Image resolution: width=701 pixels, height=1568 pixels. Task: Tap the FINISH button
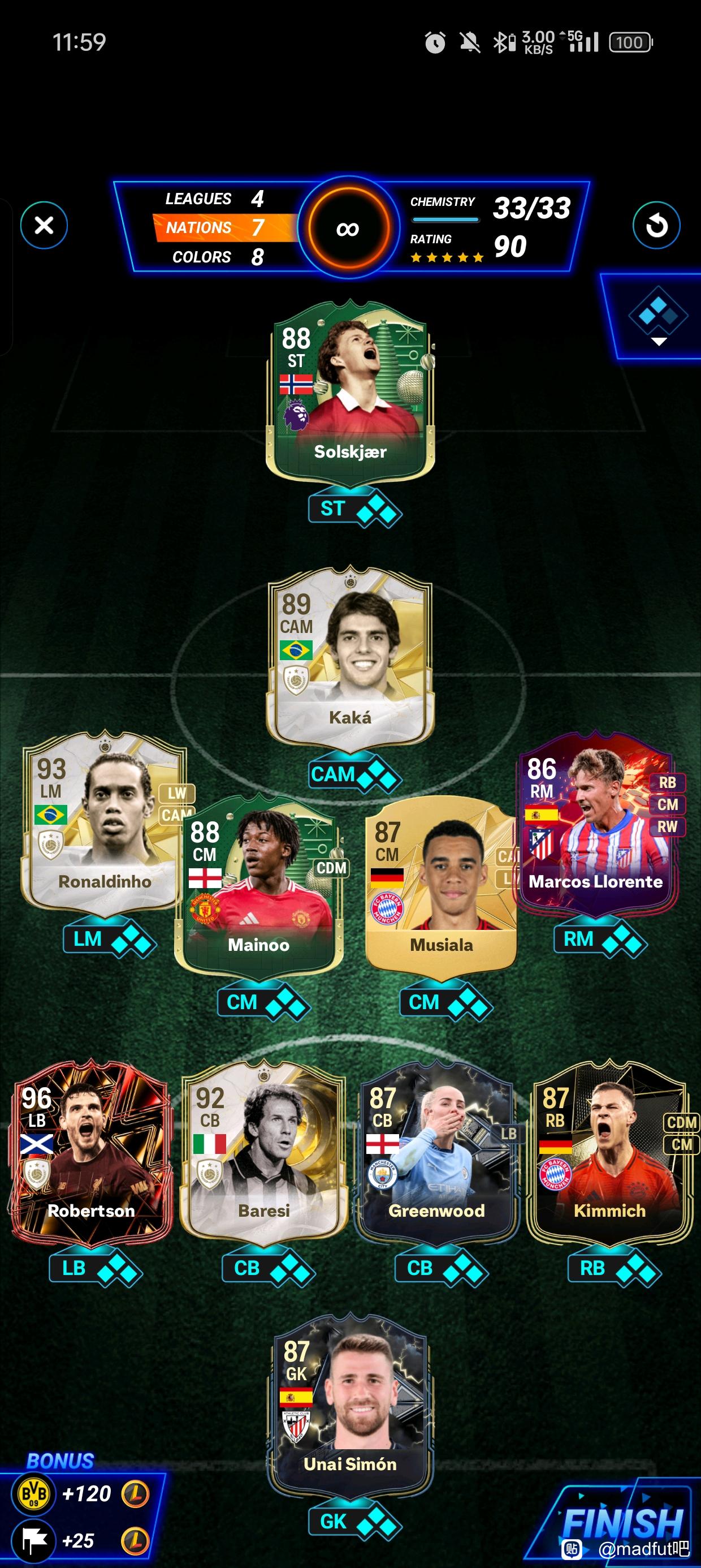point(622,1523)
